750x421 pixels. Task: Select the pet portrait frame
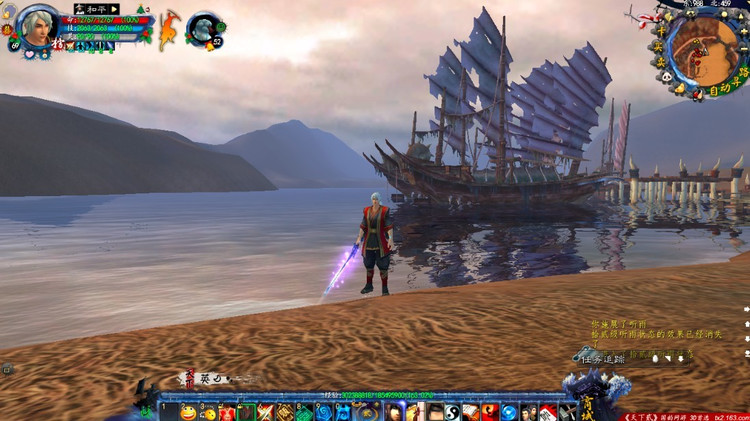coord(203,28)
